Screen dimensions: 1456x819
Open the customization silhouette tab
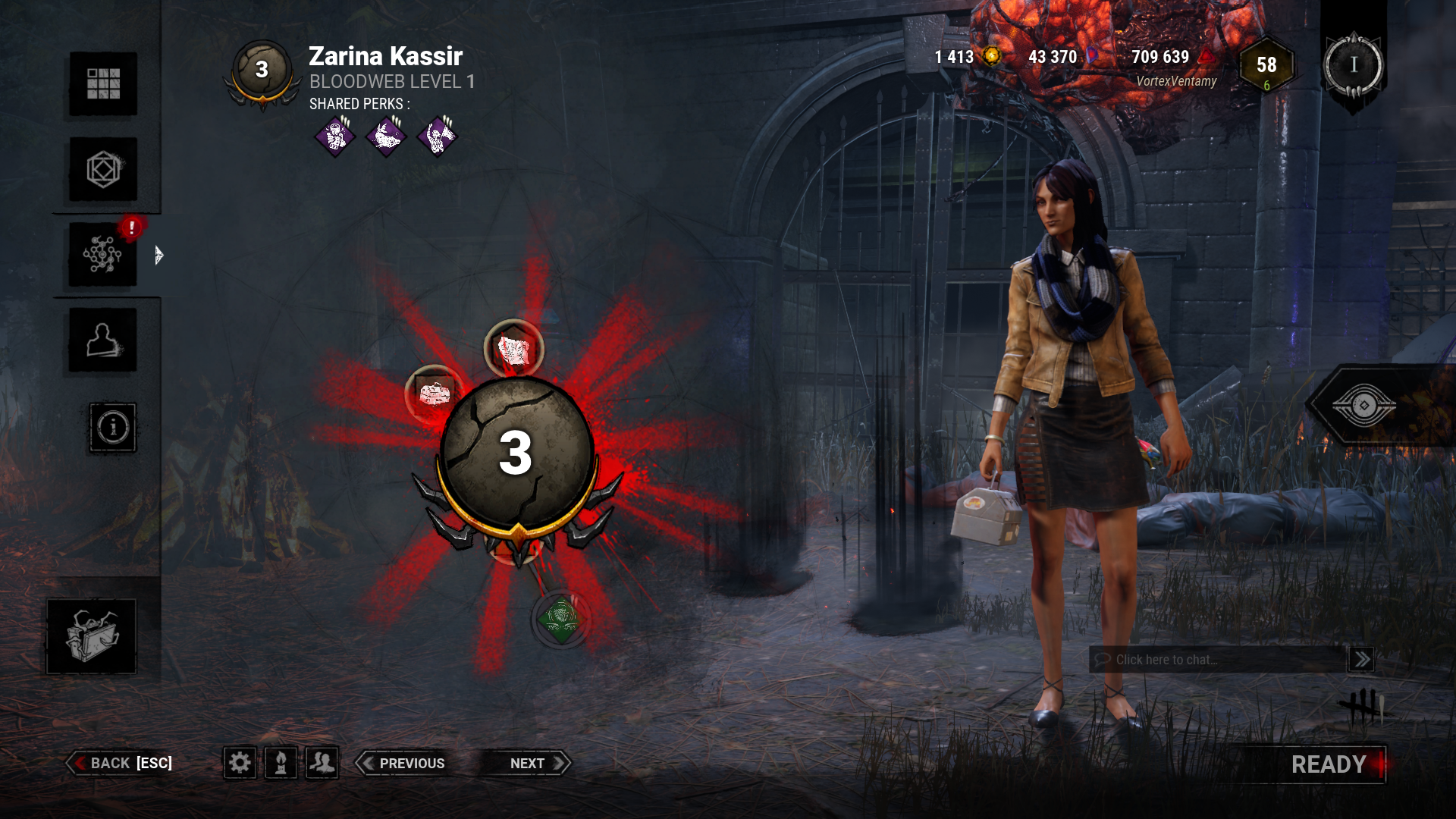tap(103, 340)
